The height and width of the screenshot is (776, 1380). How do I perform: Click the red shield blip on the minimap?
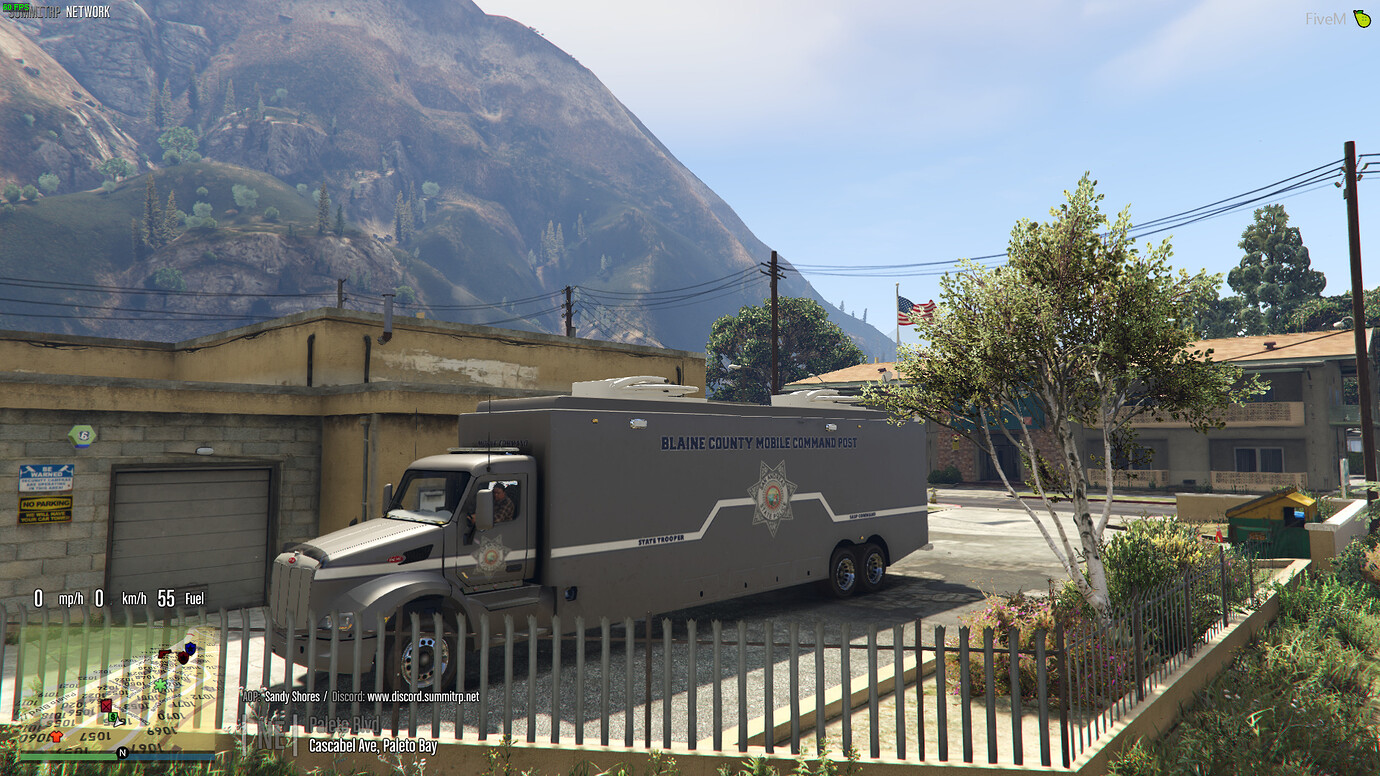pos(183,657)
